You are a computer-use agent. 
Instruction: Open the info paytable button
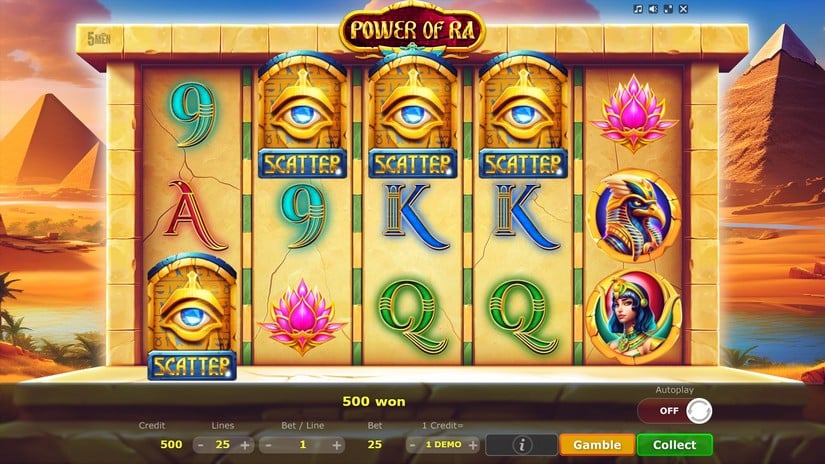pos(521,445)
